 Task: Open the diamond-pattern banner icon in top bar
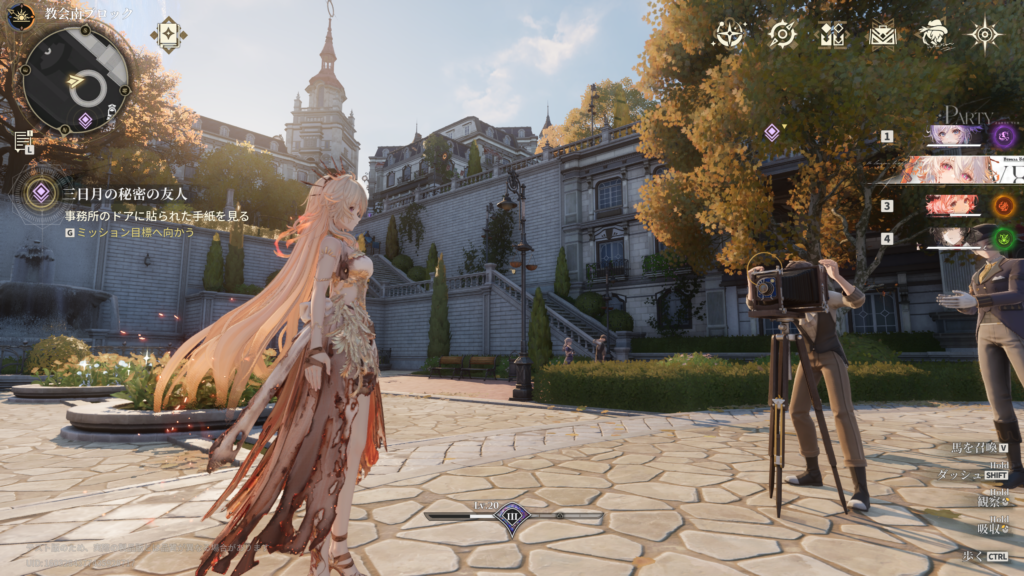832,35
